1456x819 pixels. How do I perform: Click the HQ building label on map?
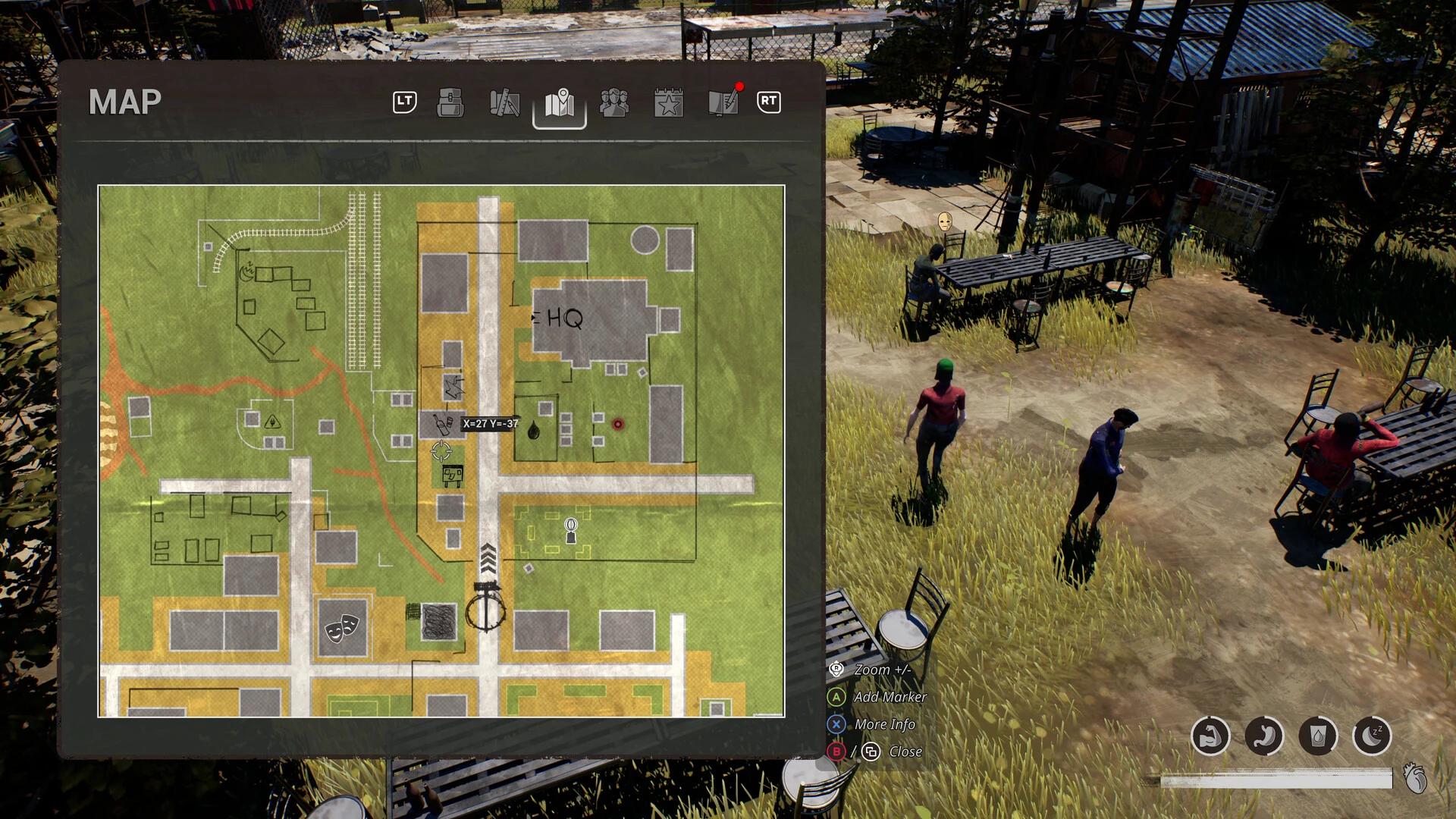564,318
